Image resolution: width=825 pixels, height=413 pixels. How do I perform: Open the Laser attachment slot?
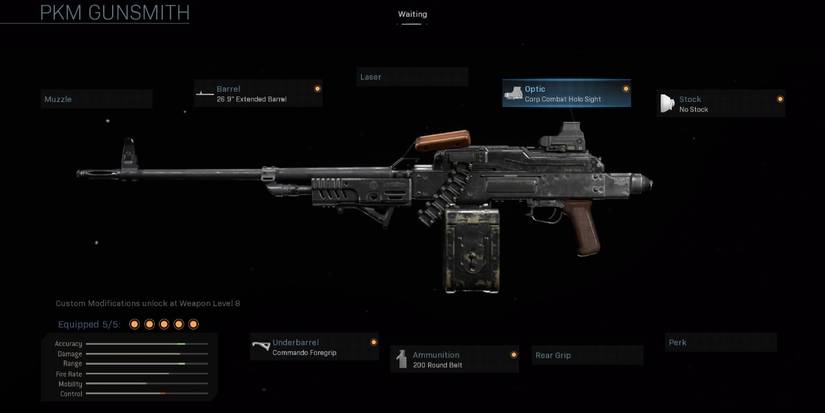[x=412, y=77]
